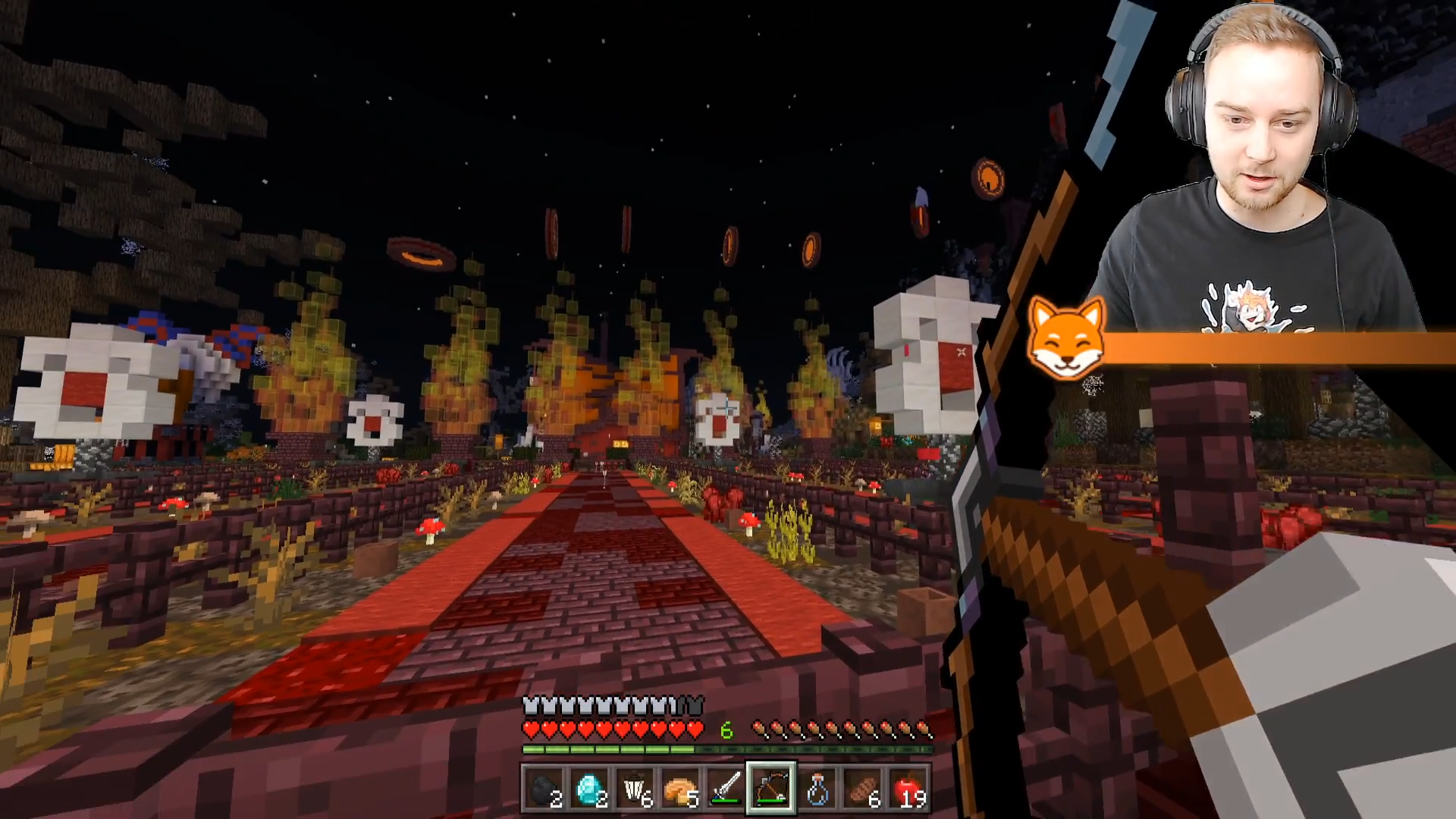Select the coal hotbar slot
This screenshot has width=1456, height=819.
pyautogui.click(x=544, y=789)
